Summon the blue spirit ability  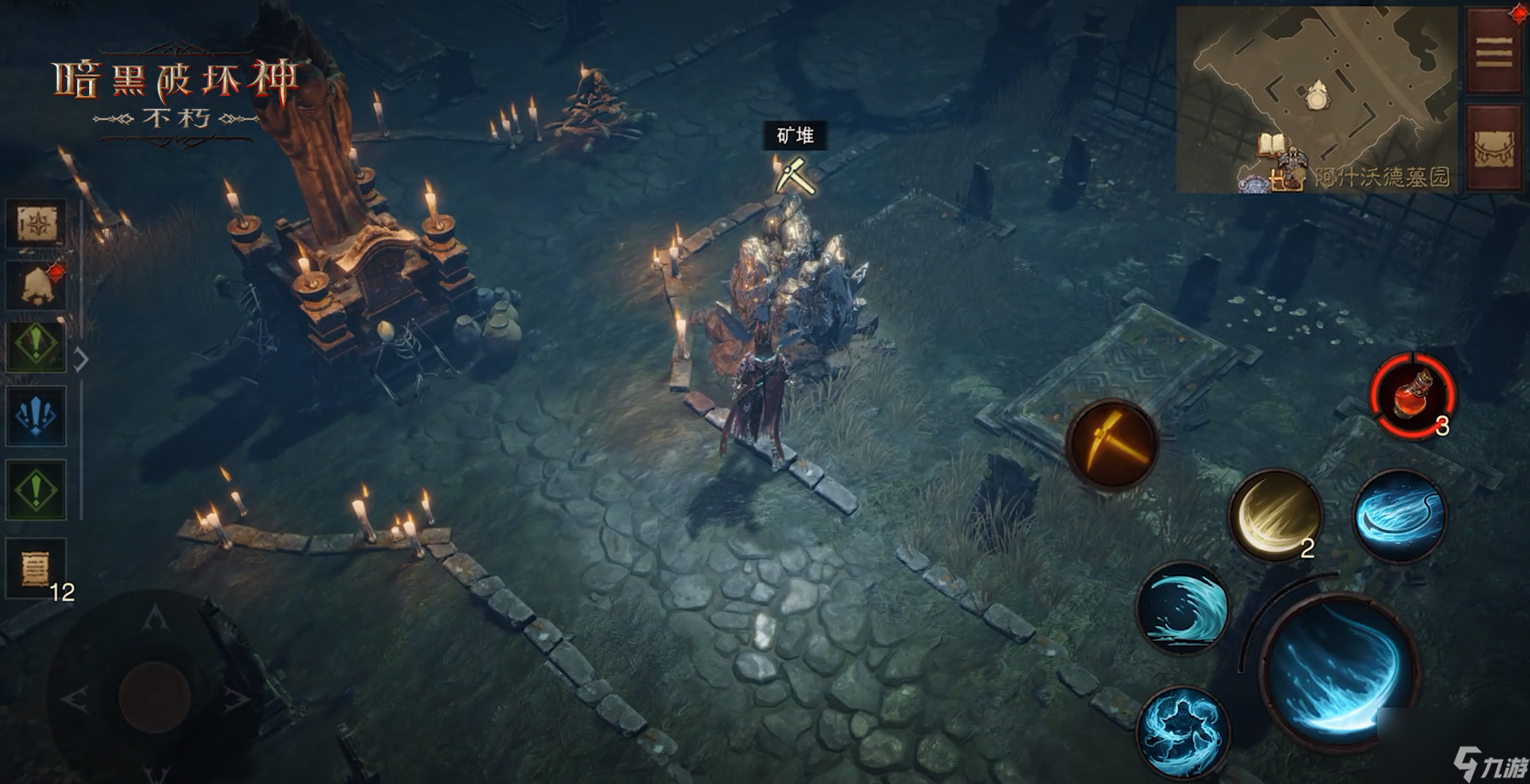(x=1182, y=730)
